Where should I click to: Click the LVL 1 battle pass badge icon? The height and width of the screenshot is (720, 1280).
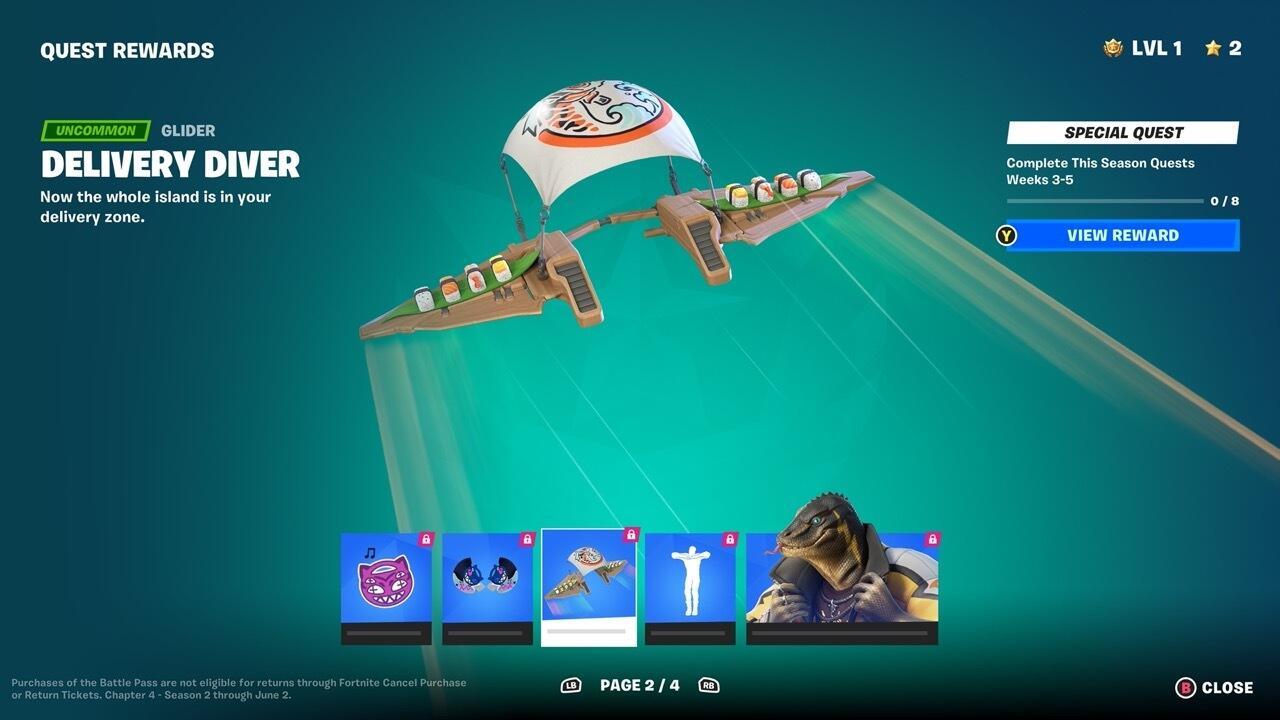click(x=1113, y=47)
